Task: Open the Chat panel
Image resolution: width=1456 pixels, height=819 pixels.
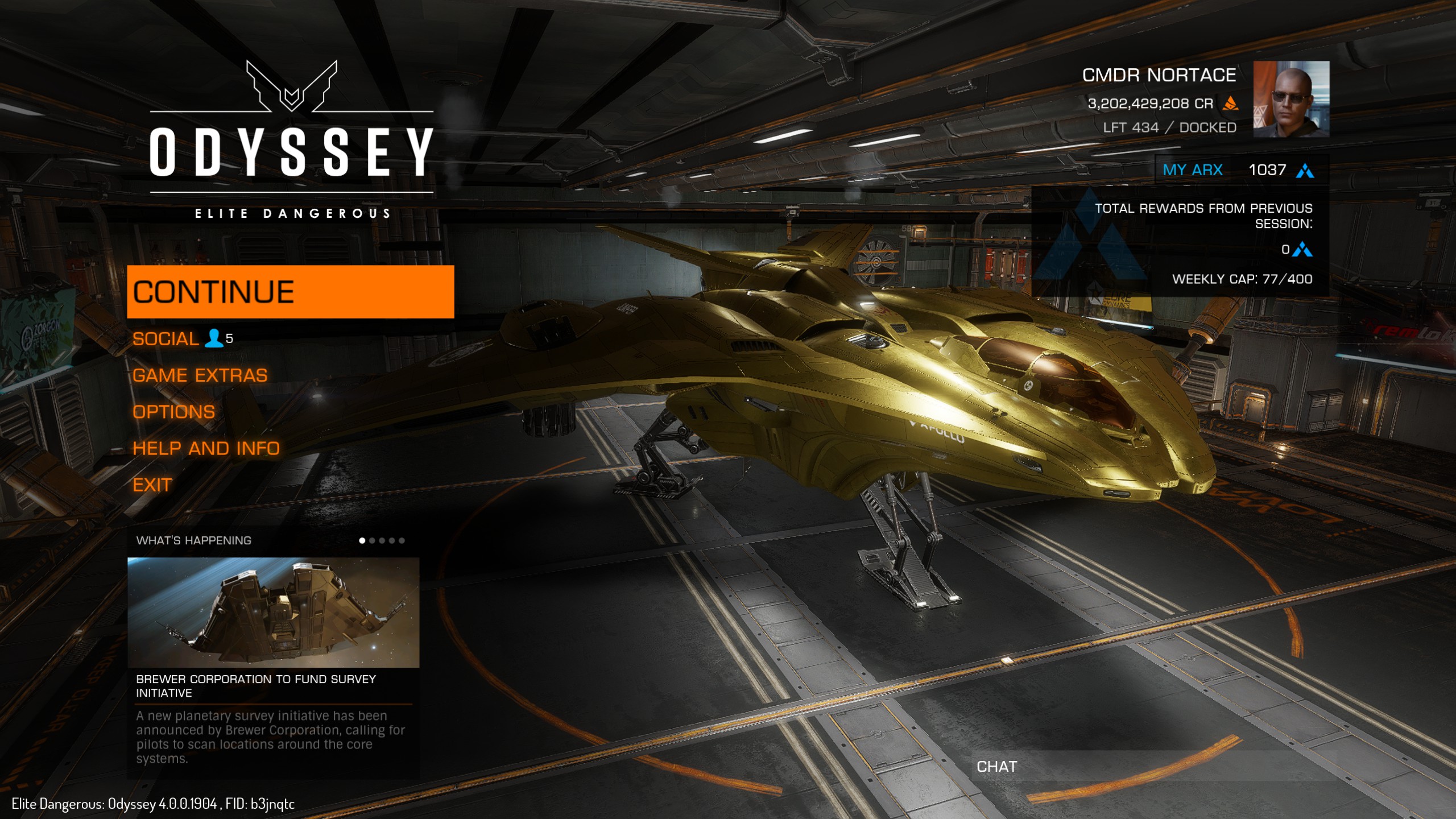Action: coord(996,767)
